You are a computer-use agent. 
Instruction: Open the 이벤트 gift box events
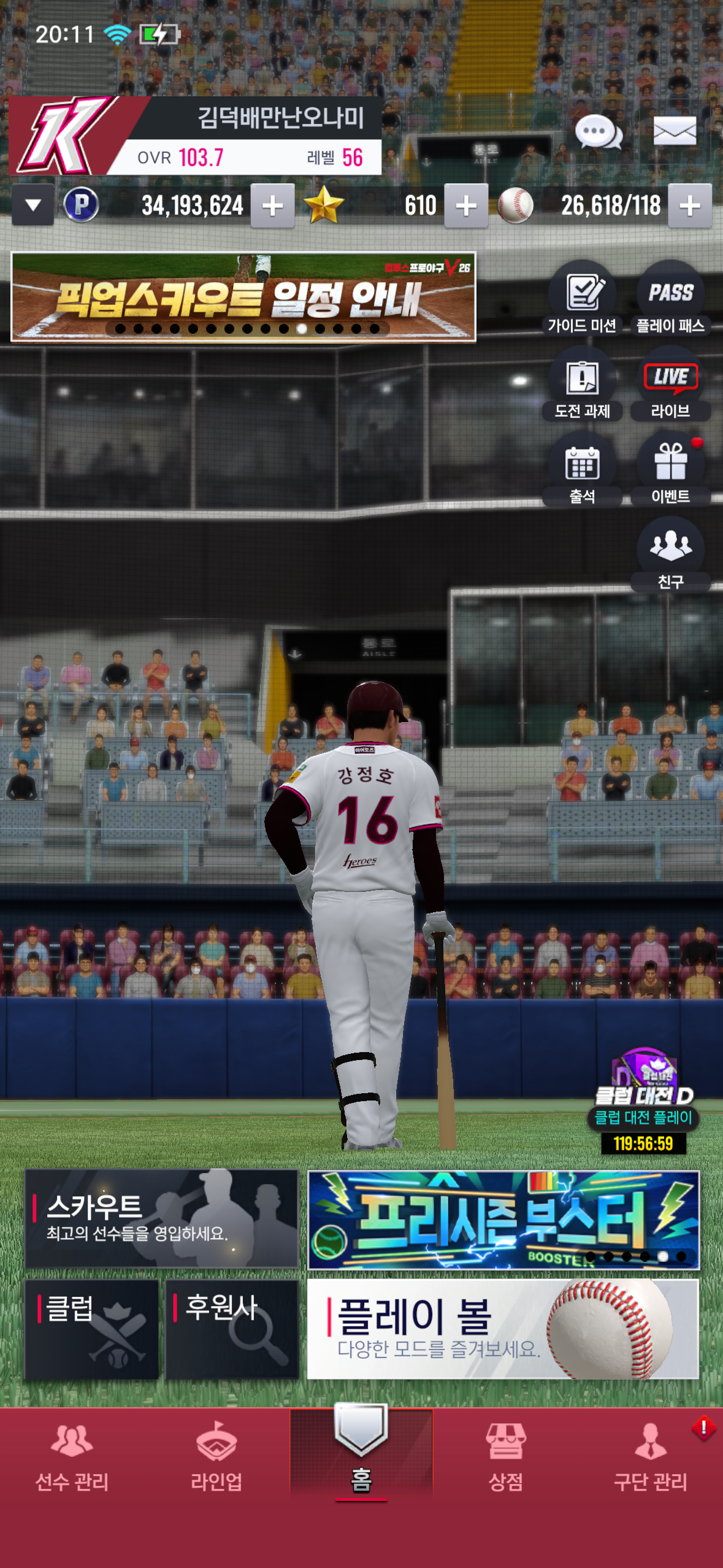[670, 469]
